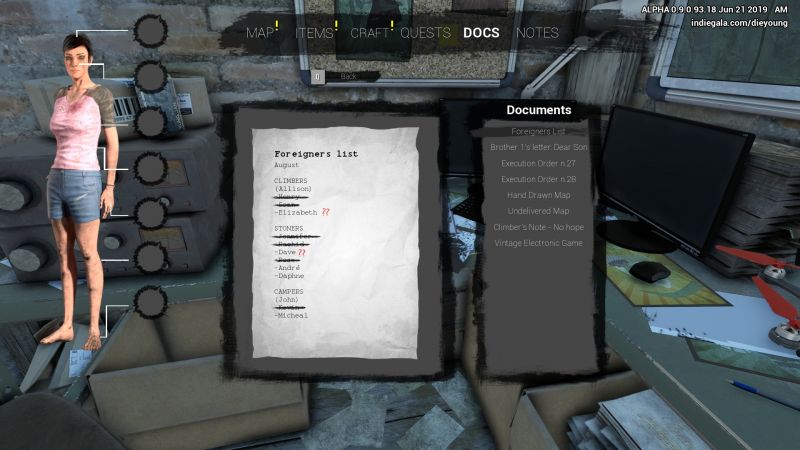Select Vintage Electronic Game document

538,243
